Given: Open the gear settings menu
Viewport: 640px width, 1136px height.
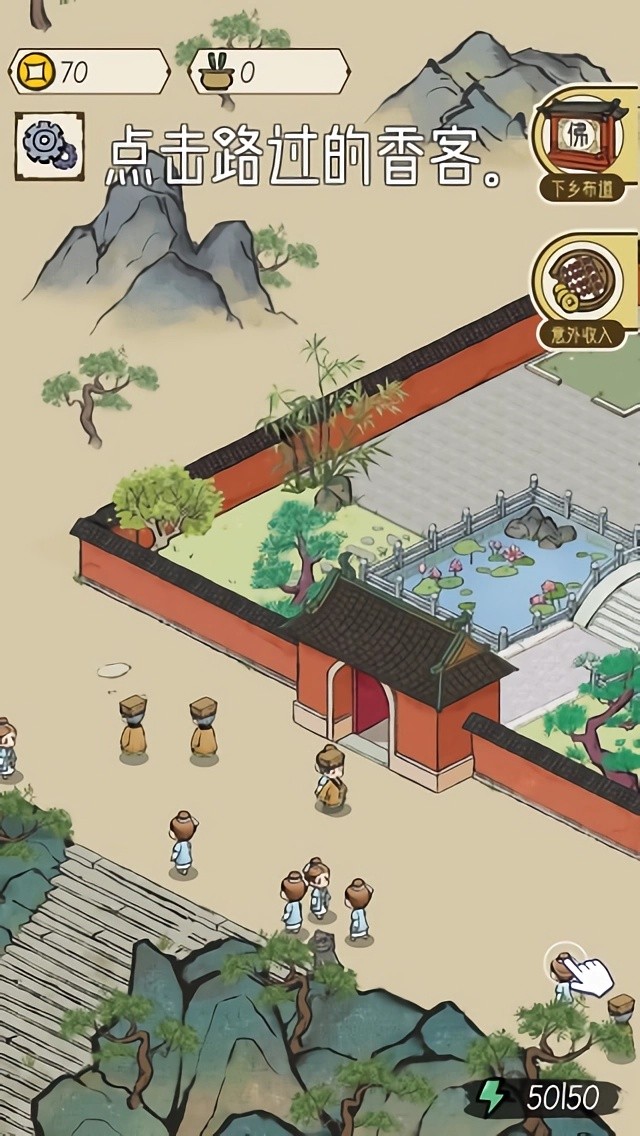Looking at the screenshot, I should [x=49, y=146].
